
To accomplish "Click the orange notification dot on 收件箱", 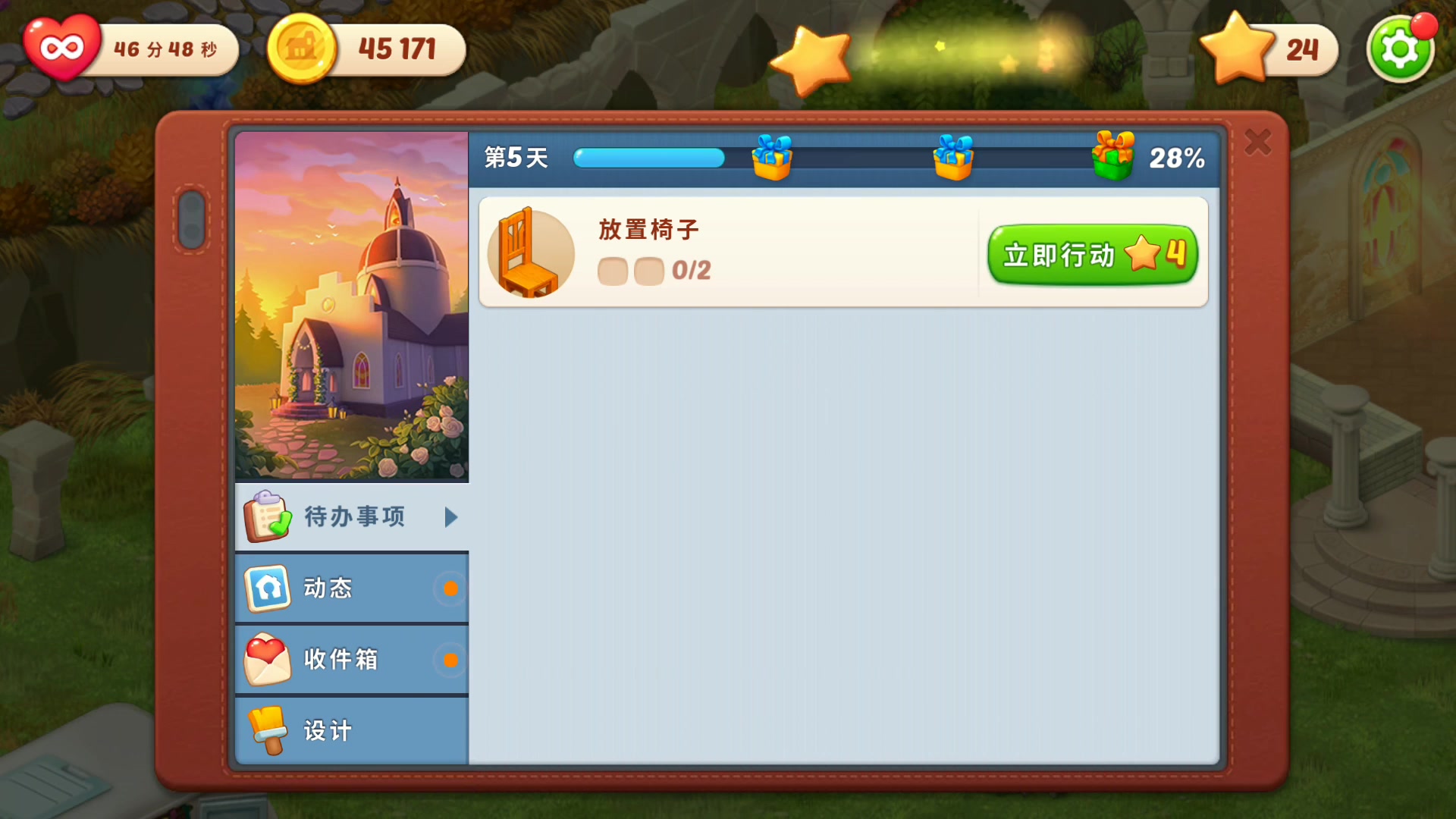I will coord(453,659).
